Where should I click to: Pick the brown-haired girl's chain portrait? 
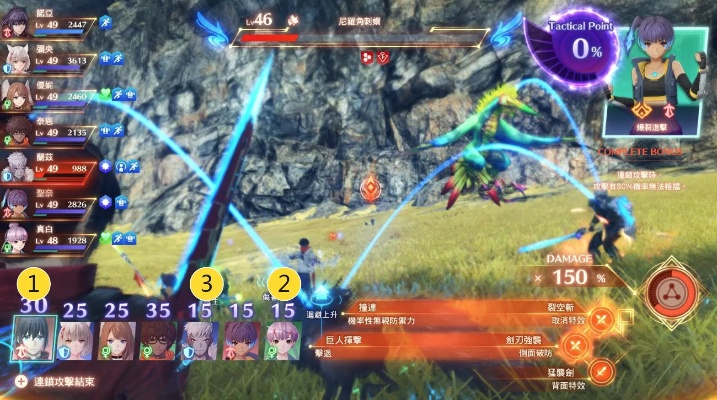pos(114,340)
